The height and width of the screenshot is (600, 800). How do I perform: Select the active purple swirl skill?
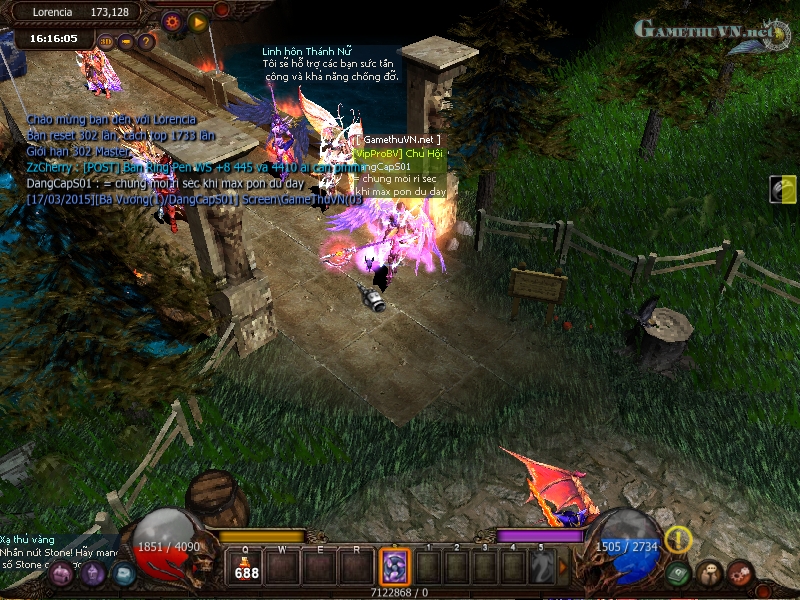point(394,567)
